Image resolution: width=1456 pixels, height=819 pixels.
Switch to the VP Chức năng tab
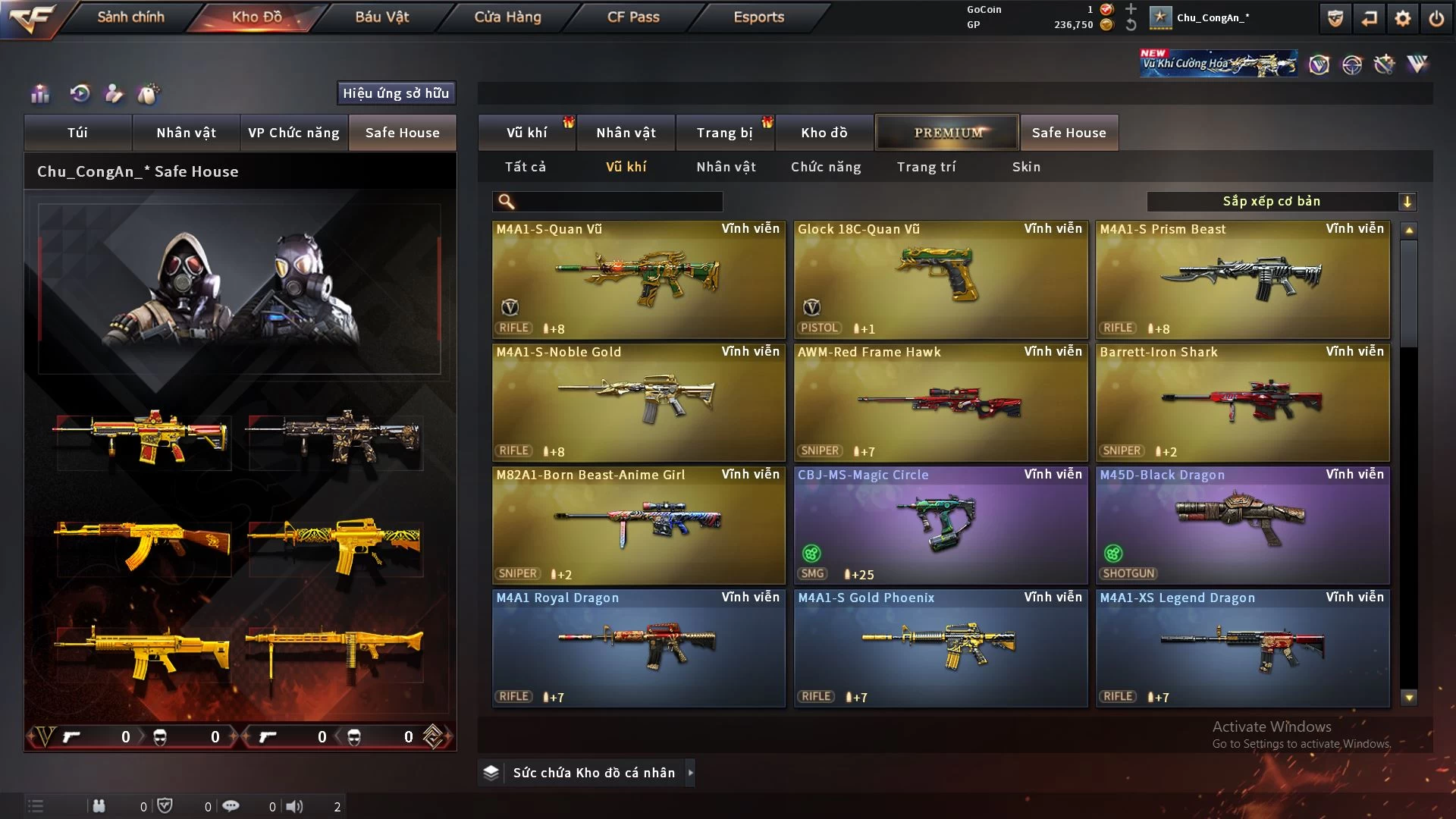pyautogui.click(x=293, y=133)
